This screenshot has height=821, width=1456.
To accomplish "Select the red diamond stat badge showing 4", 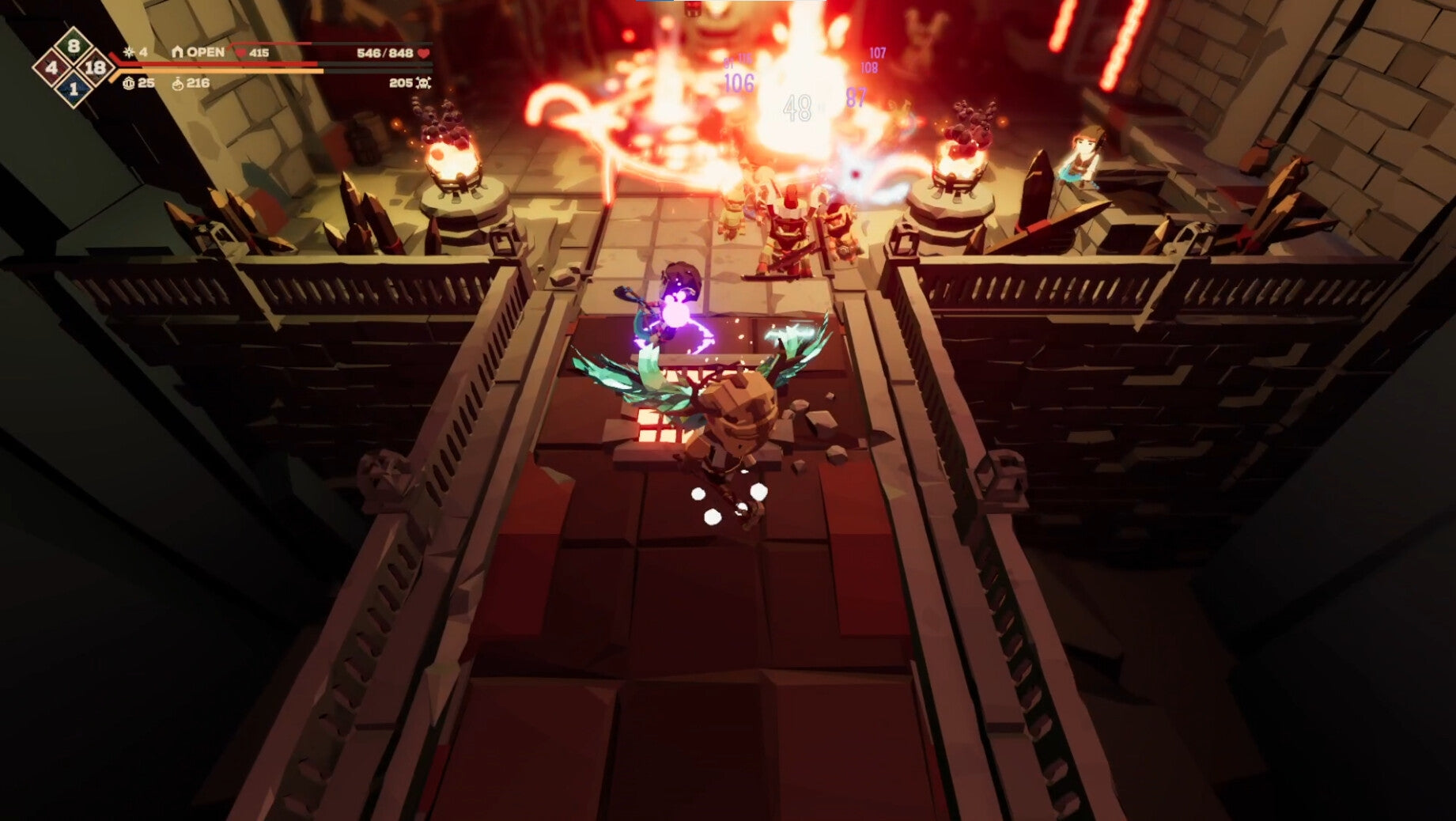I will pyautogui.click(x=51, y=67).
